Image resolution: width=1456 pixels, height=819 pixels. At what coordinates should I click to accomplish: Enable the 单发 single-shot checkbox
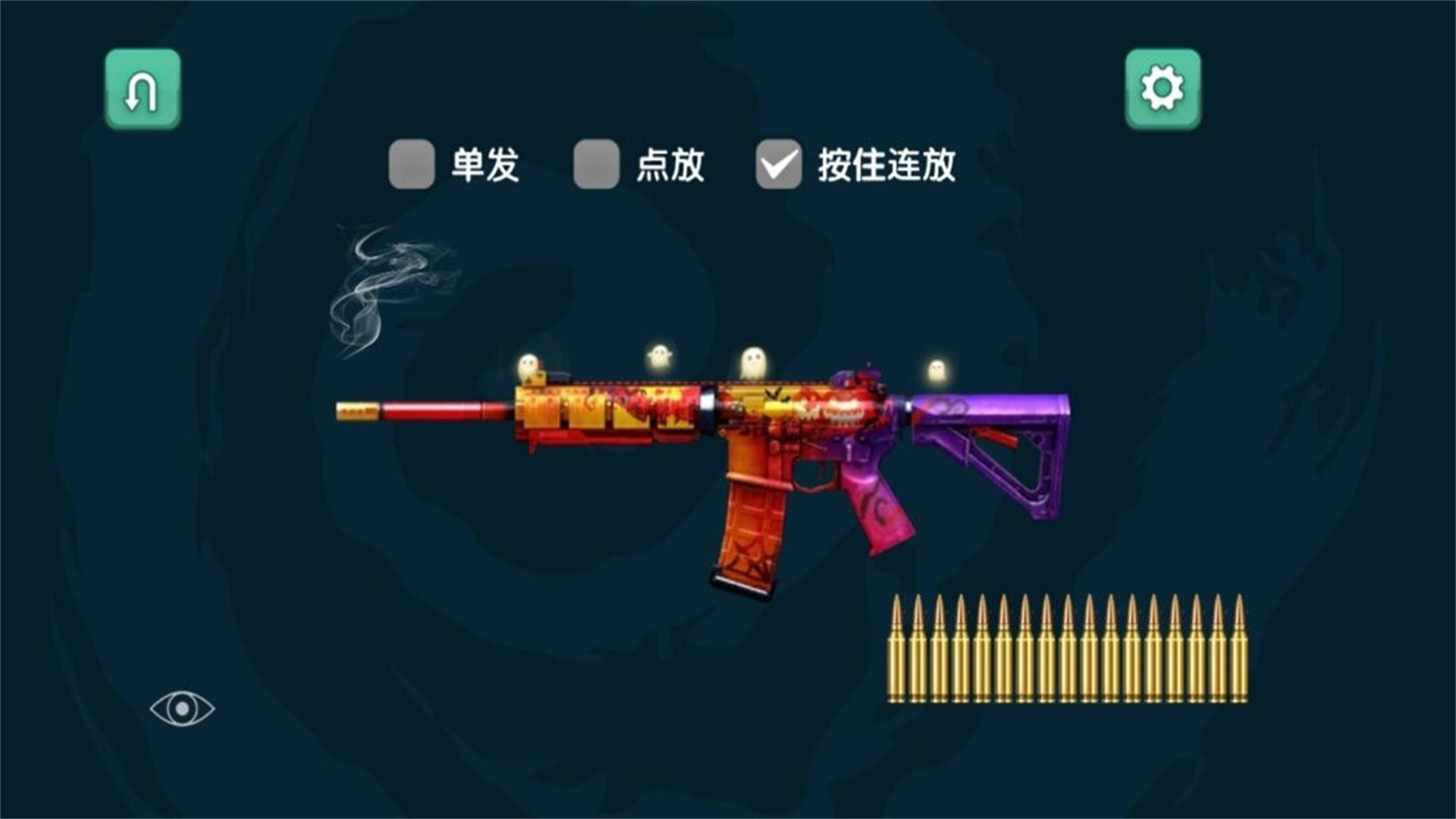pos(412,163)
